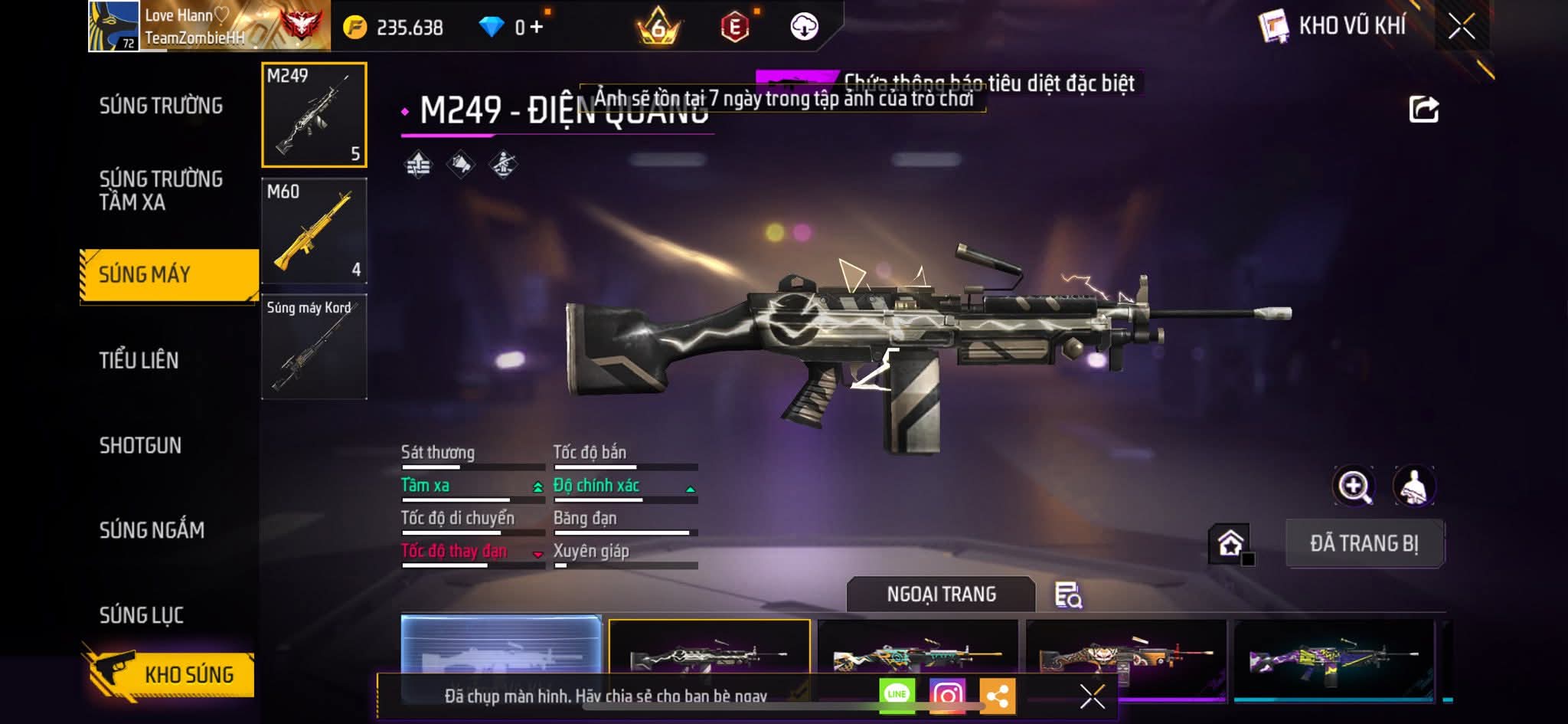Choose the Súng máy Kord tile
1568x724 pixels.
(314, 346)
